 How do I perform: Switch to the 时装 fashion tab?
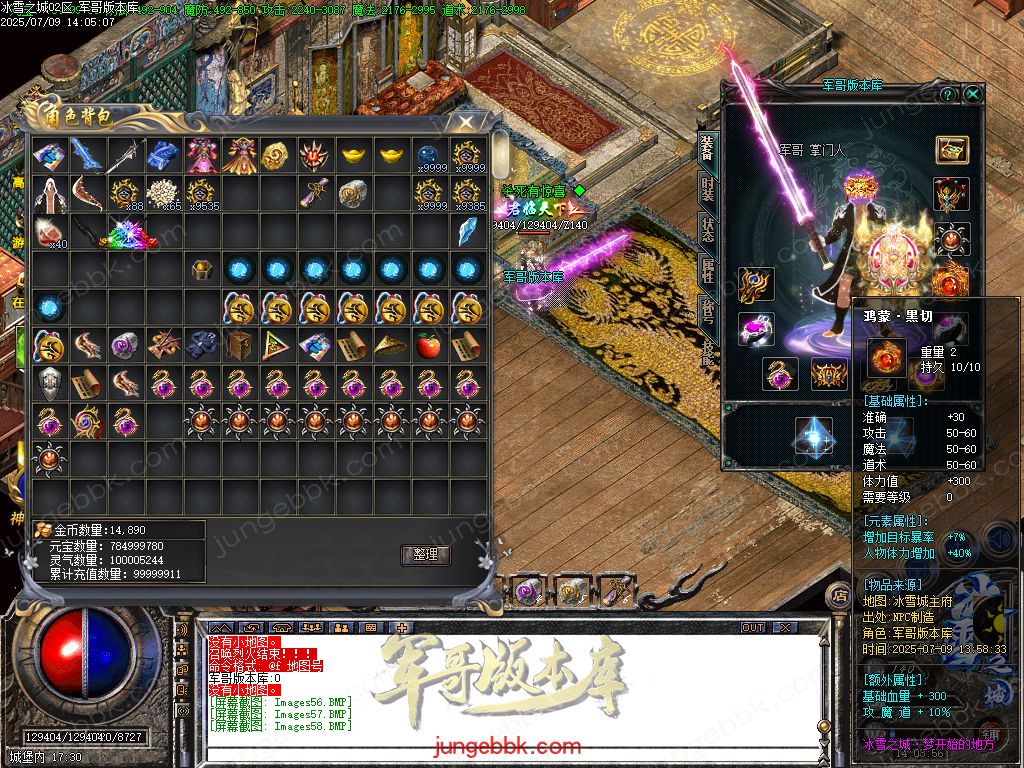point(707,190)
